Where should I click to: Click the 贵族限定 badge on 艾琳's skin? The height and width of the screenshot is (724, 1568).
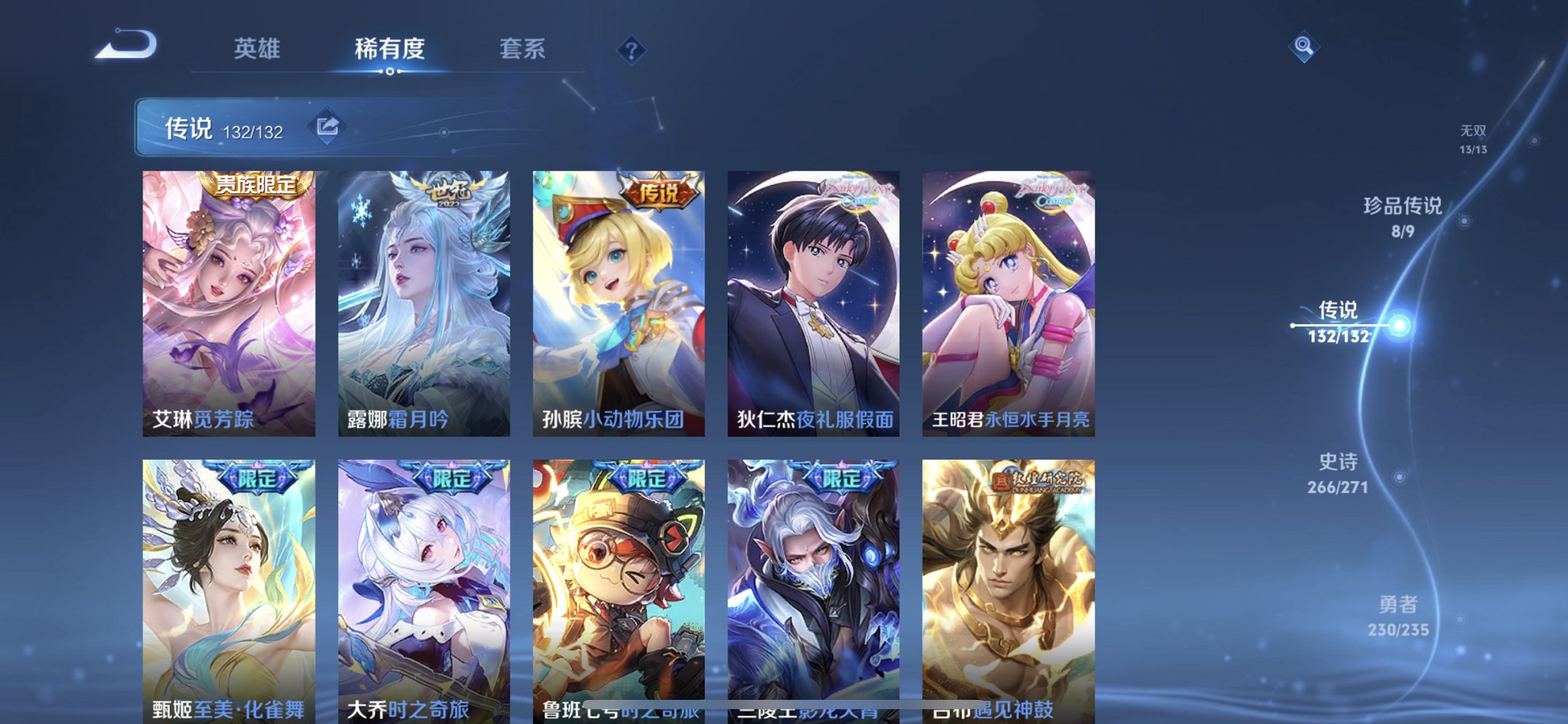click(x=256, y=186)
